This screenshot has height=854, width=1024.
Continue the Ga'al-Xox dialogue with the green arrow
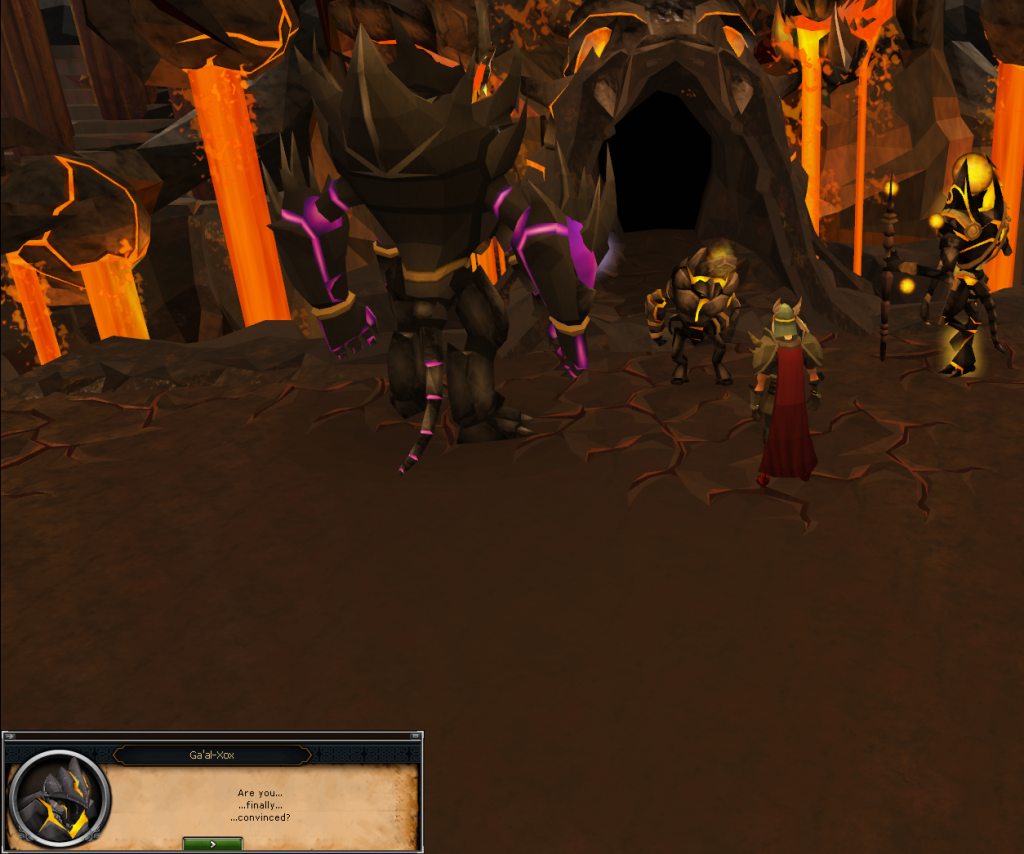pos(212,844)
